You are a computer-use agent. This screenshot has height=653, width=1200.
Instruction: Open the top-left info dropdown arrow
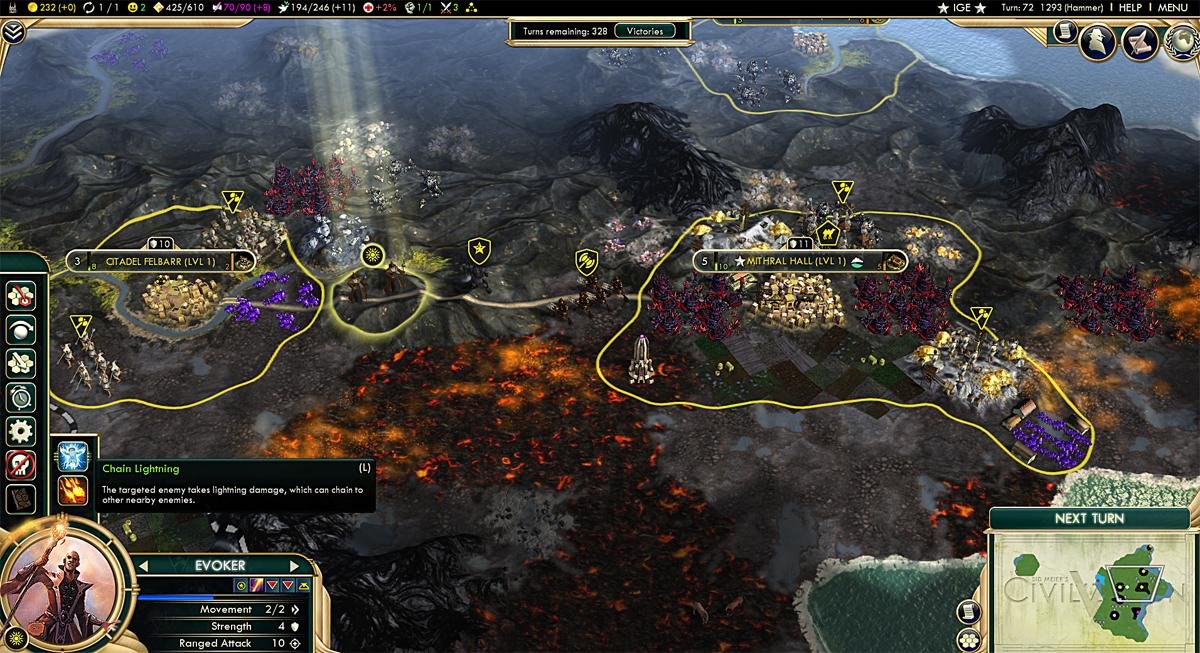coord(12,30)
